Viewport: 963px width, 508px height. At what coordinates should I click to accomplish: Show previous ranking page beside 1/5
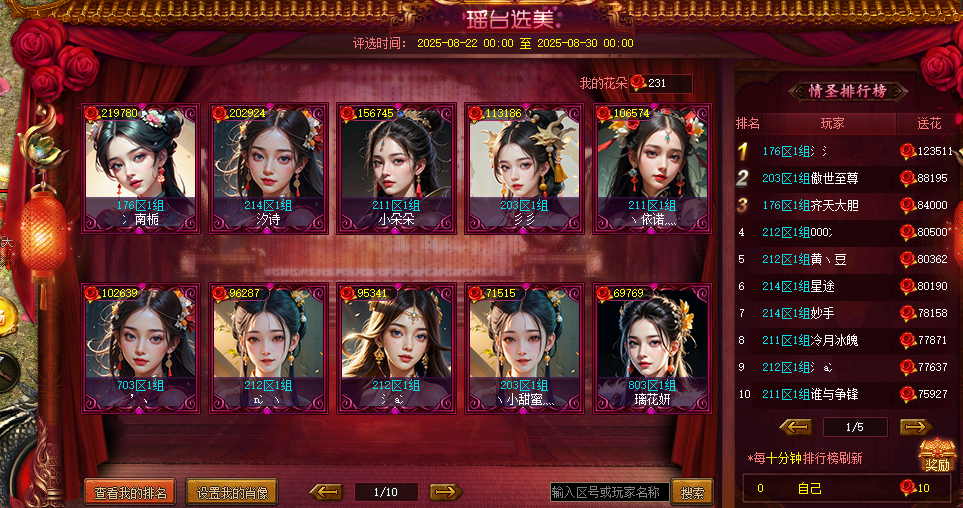[796, 427]
